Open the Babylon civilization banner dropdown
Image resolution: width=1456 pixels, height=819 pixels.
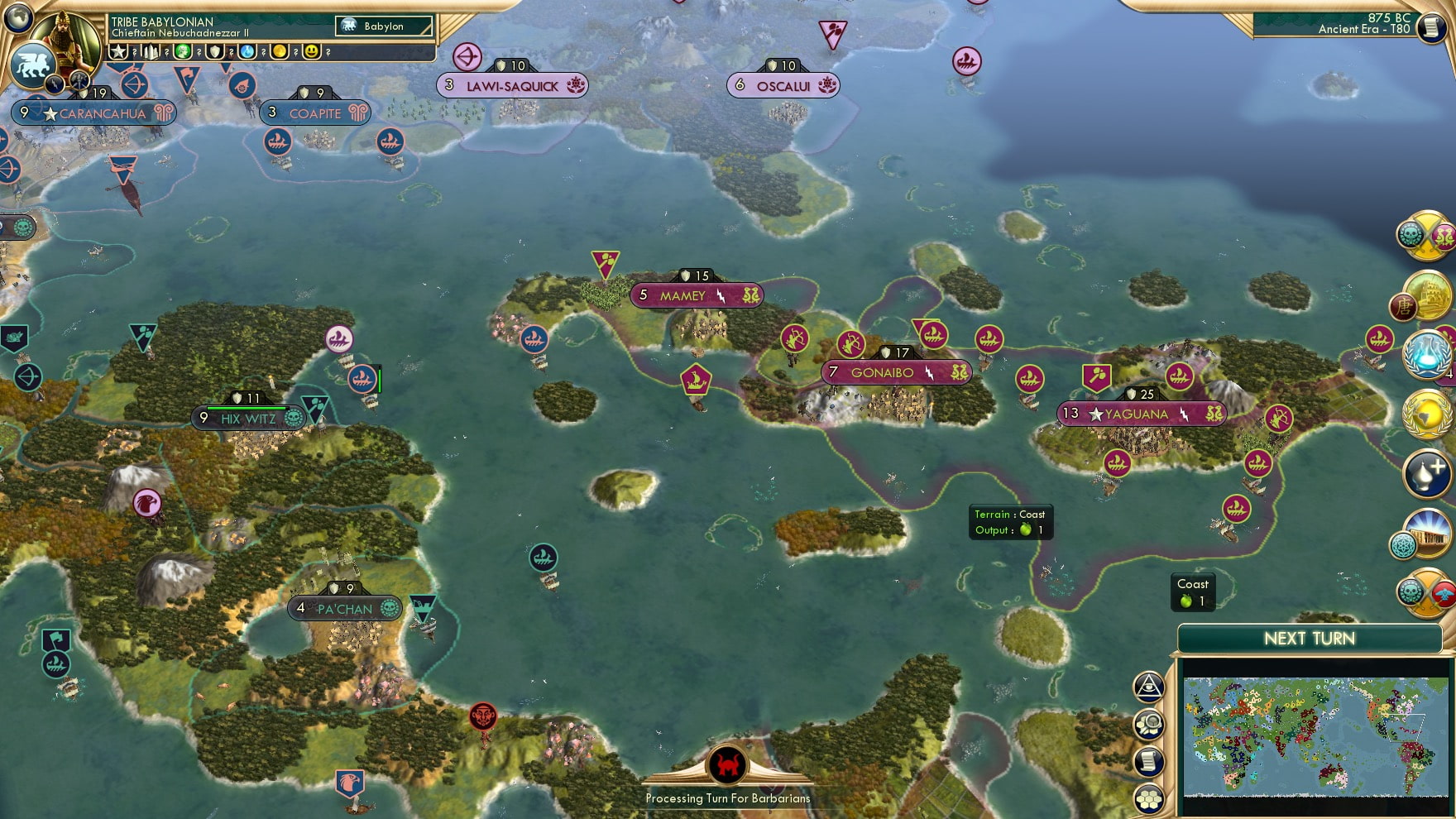(383, 26)
